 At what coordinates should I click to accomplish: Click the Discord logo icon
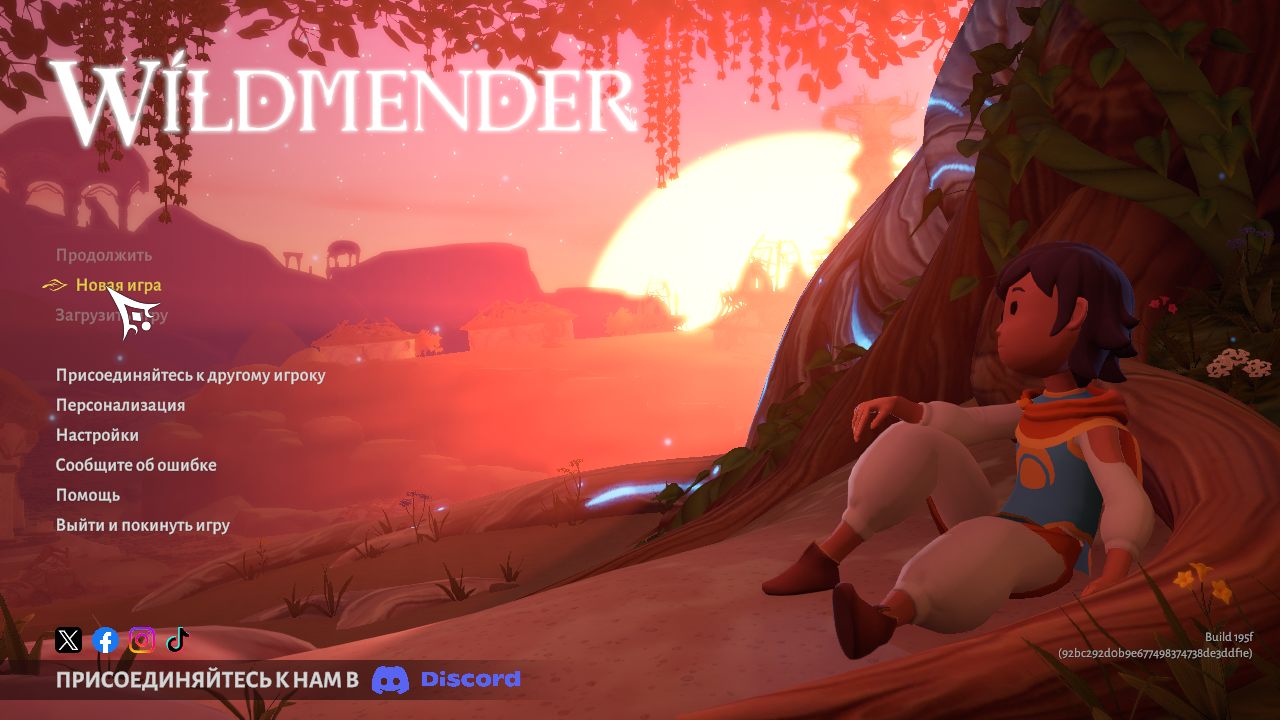tap(392, 679)
